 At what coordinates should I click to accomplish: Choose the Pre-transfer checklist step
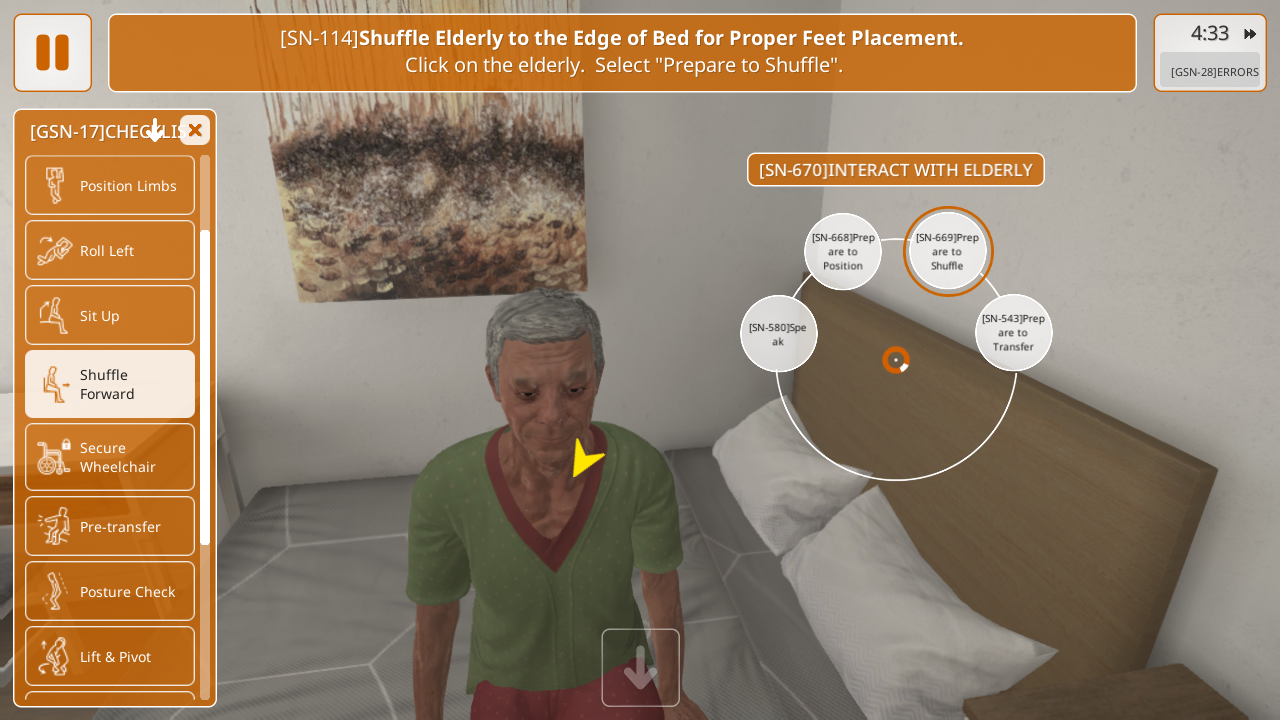pos(110,526)
